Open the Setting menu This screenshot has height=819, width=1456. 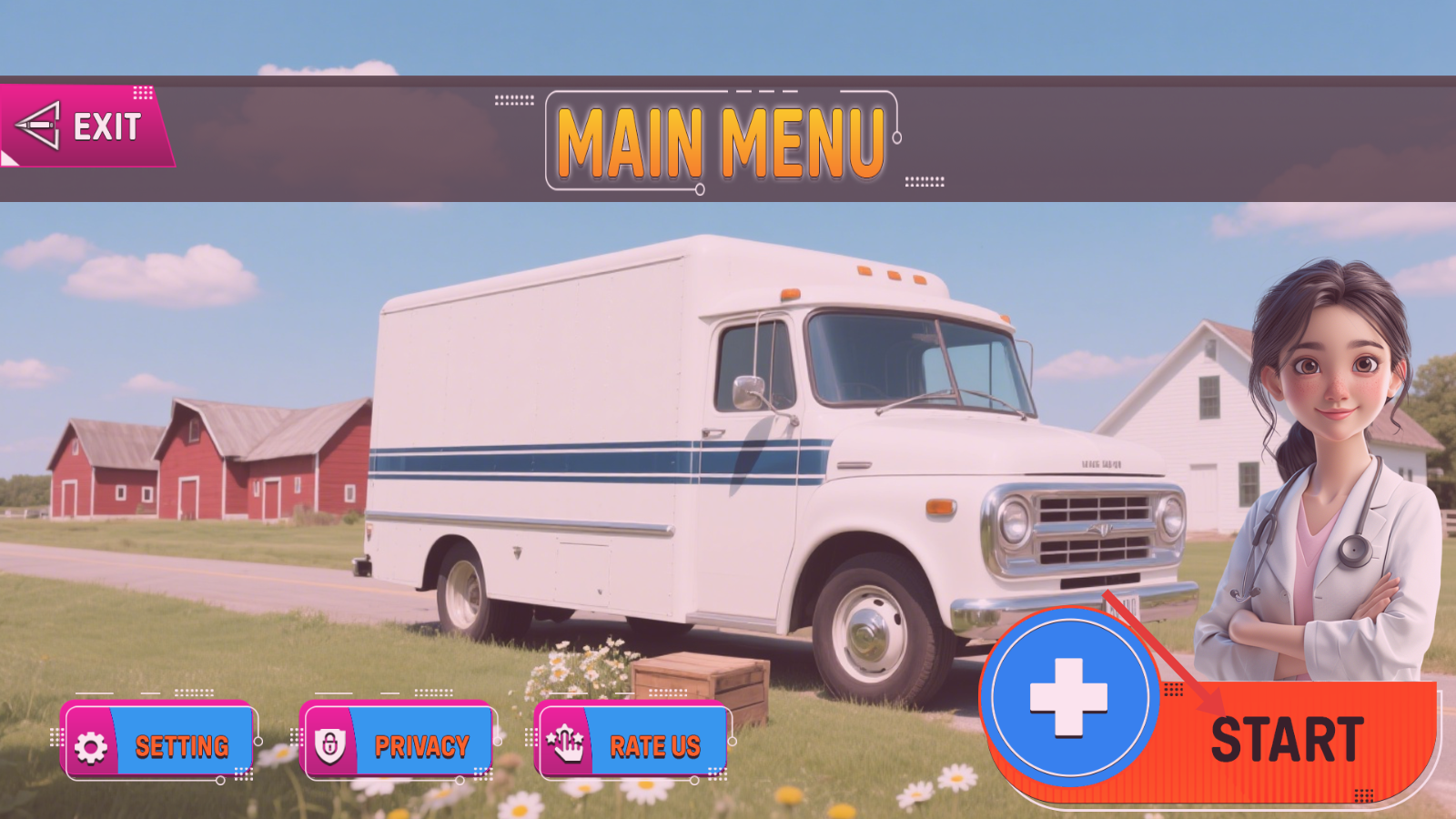tap(158, 745)
